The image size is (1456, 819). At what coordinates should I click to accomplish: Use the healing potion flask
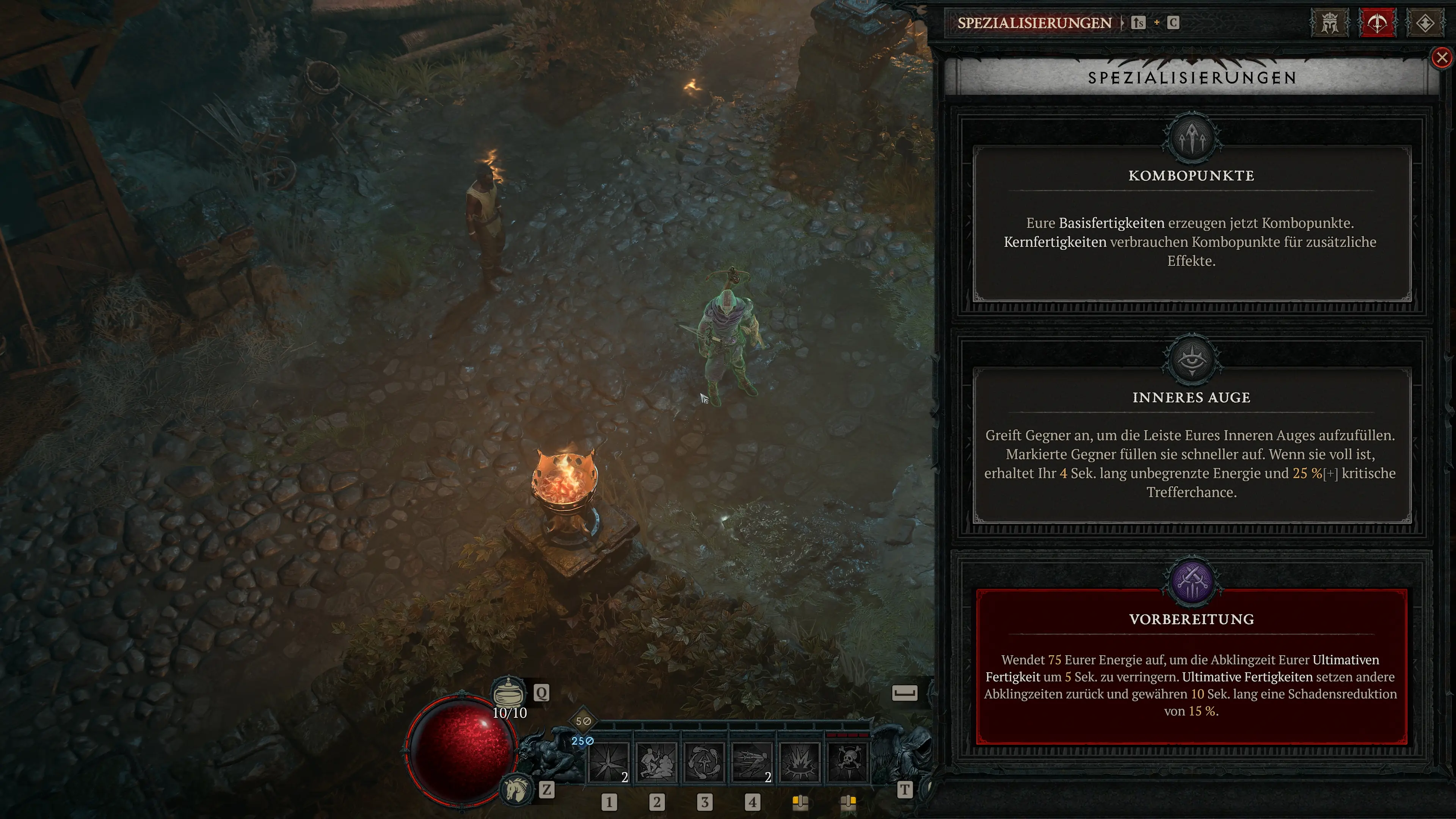[x=508, y=692]
